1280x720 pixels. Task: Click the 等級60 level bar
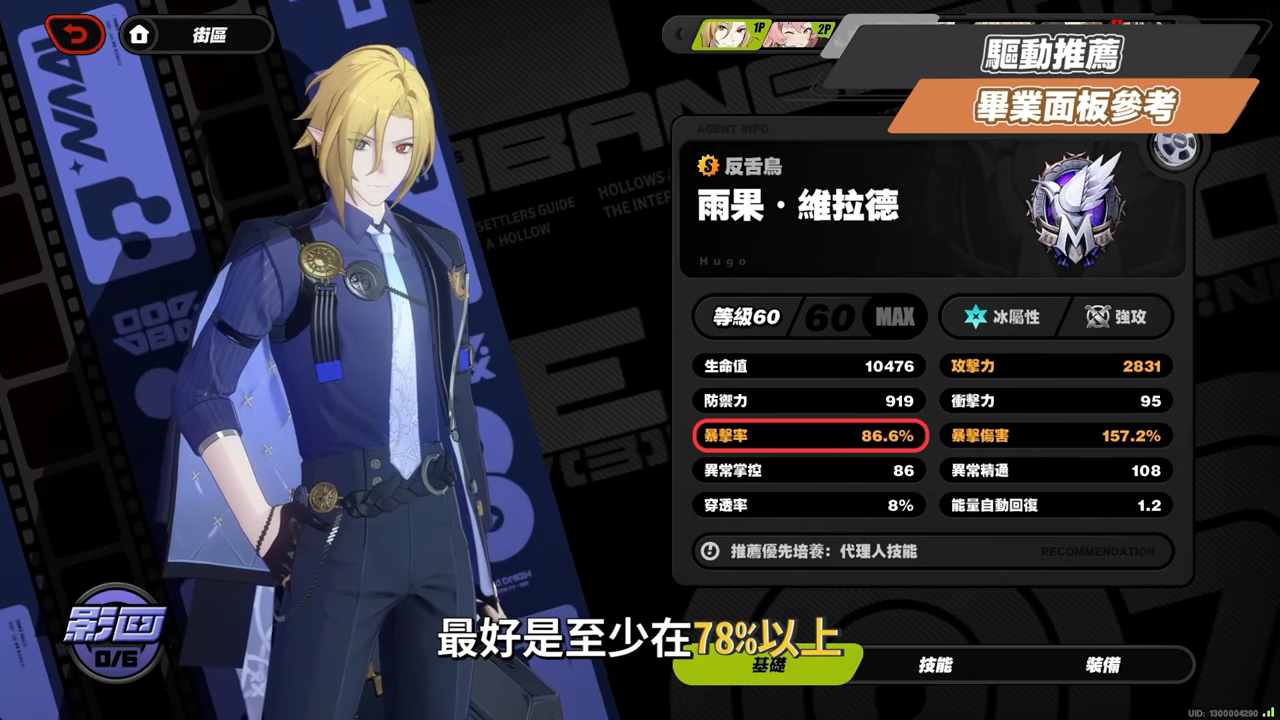[809, 318]
